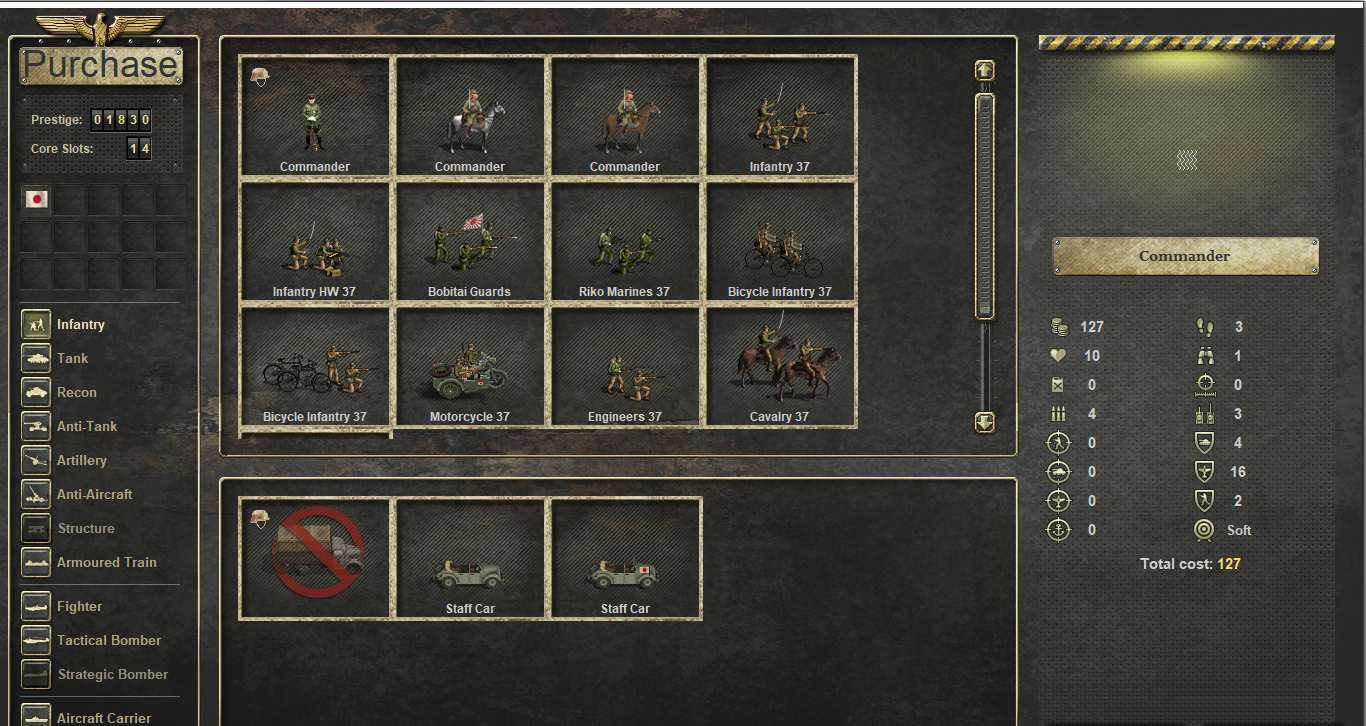Screen dimensions: 1366x726
Task: Click the unit list scroll-up arrow
Action: 985,70
